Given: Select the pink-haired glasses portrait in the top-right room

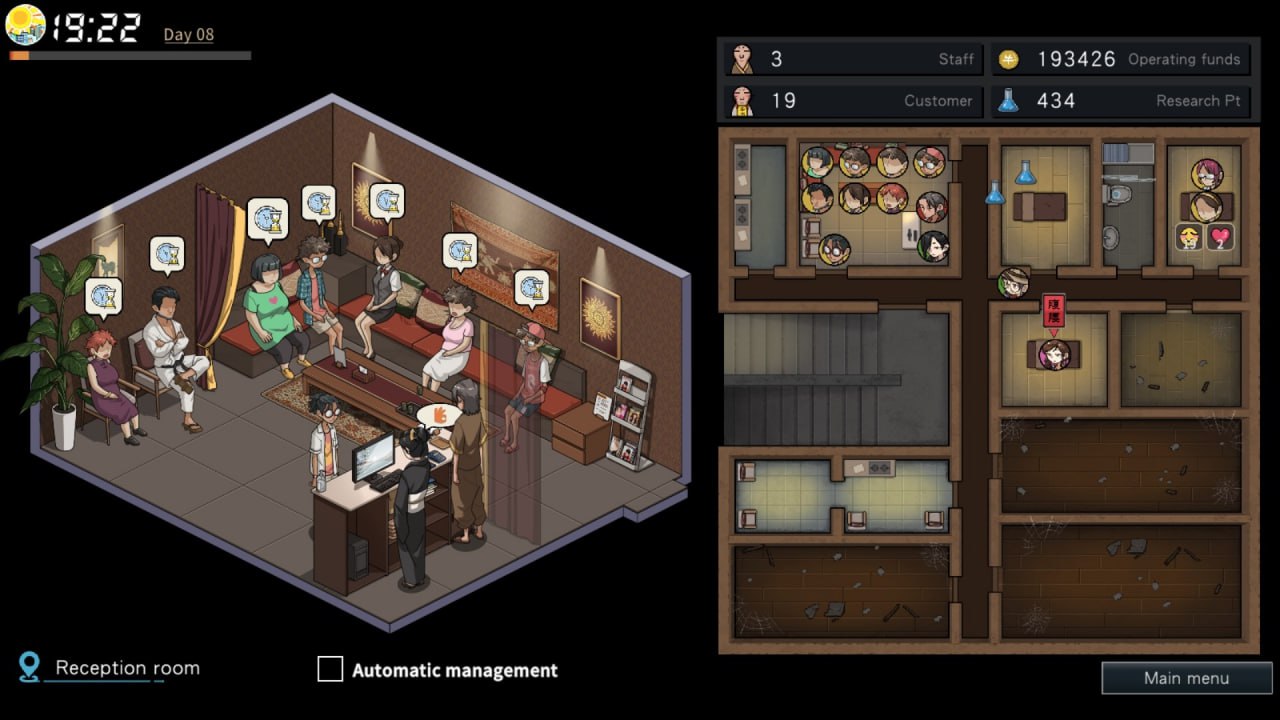Looking at the screenshot, I should (1207, 174).
